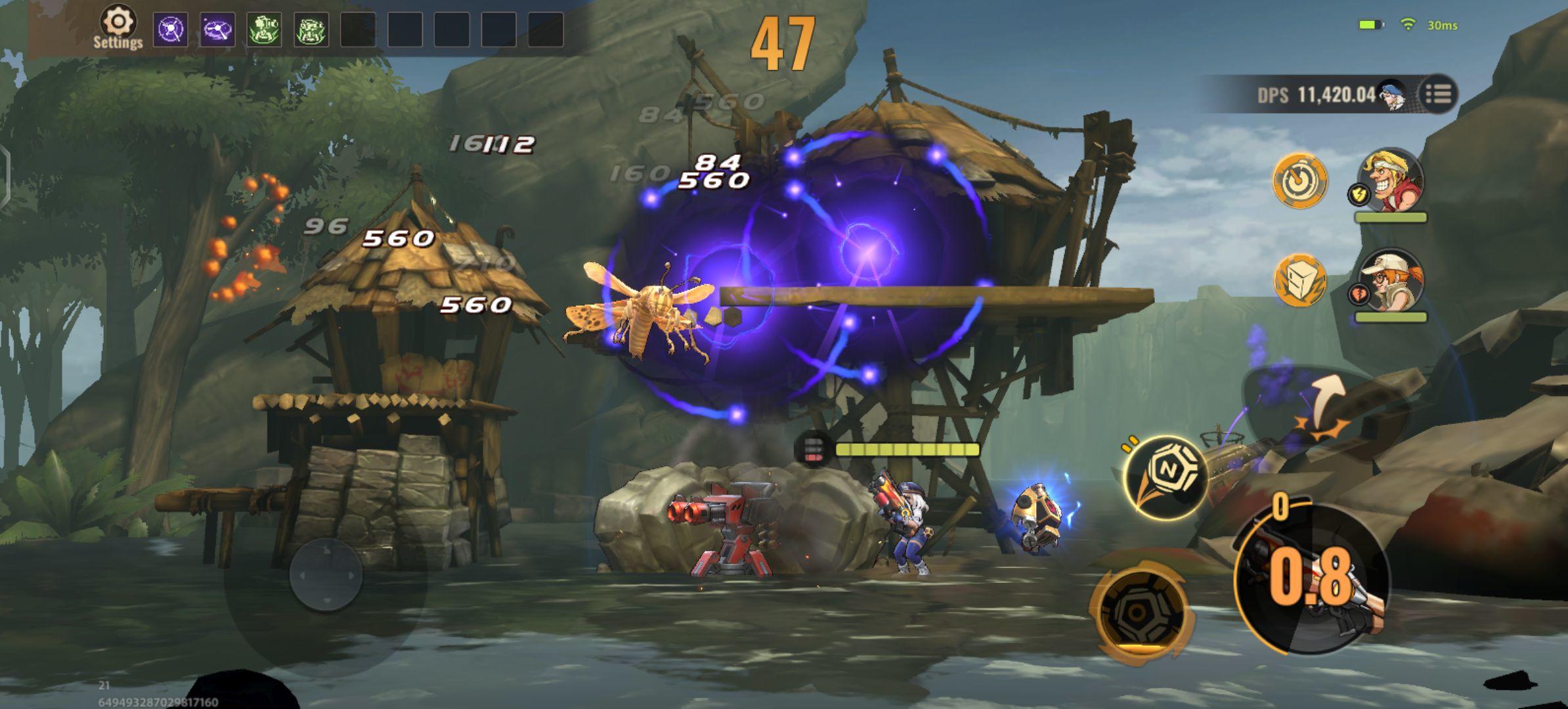Open the Settings gear menu
1568x709 pixels.
[118, 28]
